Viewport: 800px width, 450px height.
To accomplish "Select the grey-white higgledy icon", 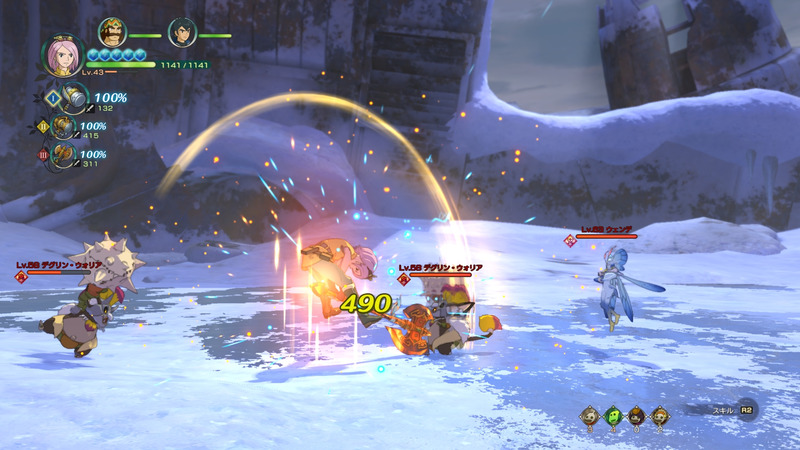I will (x=590, y=415).
